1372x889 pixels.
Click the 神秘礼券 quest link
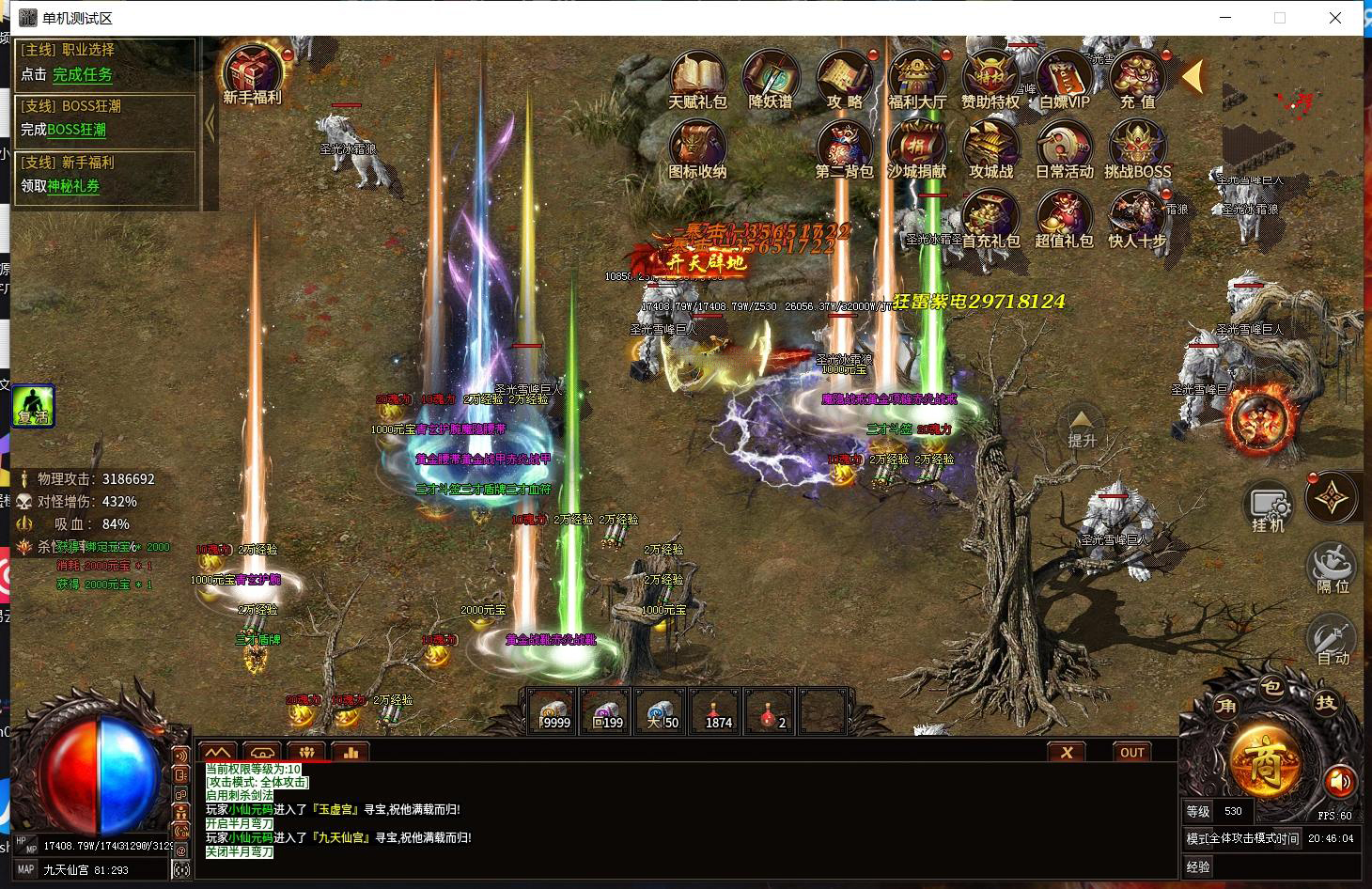click(x=73, y=186)
